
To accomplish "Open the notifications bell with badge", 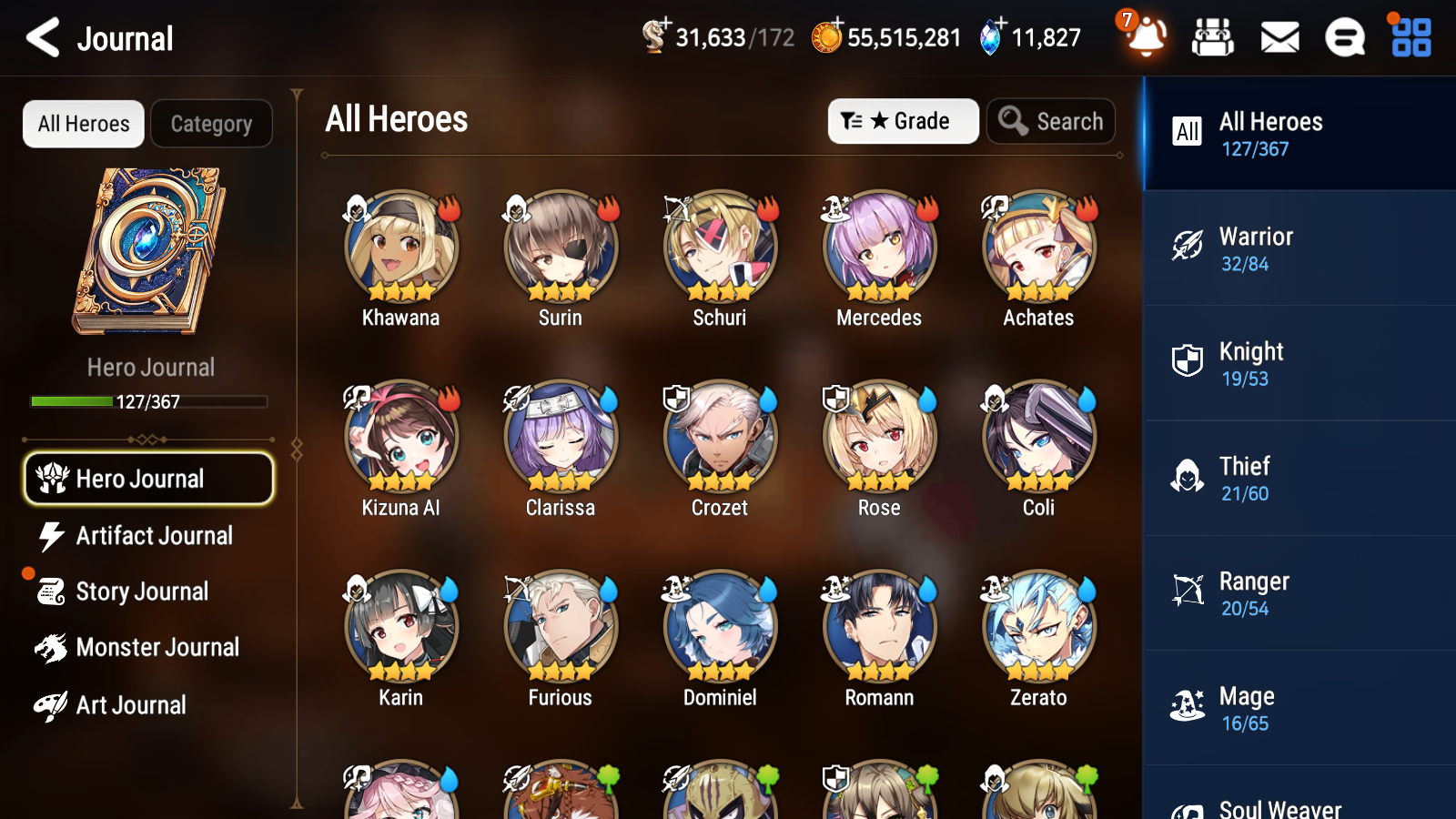I will [1146, 40].
